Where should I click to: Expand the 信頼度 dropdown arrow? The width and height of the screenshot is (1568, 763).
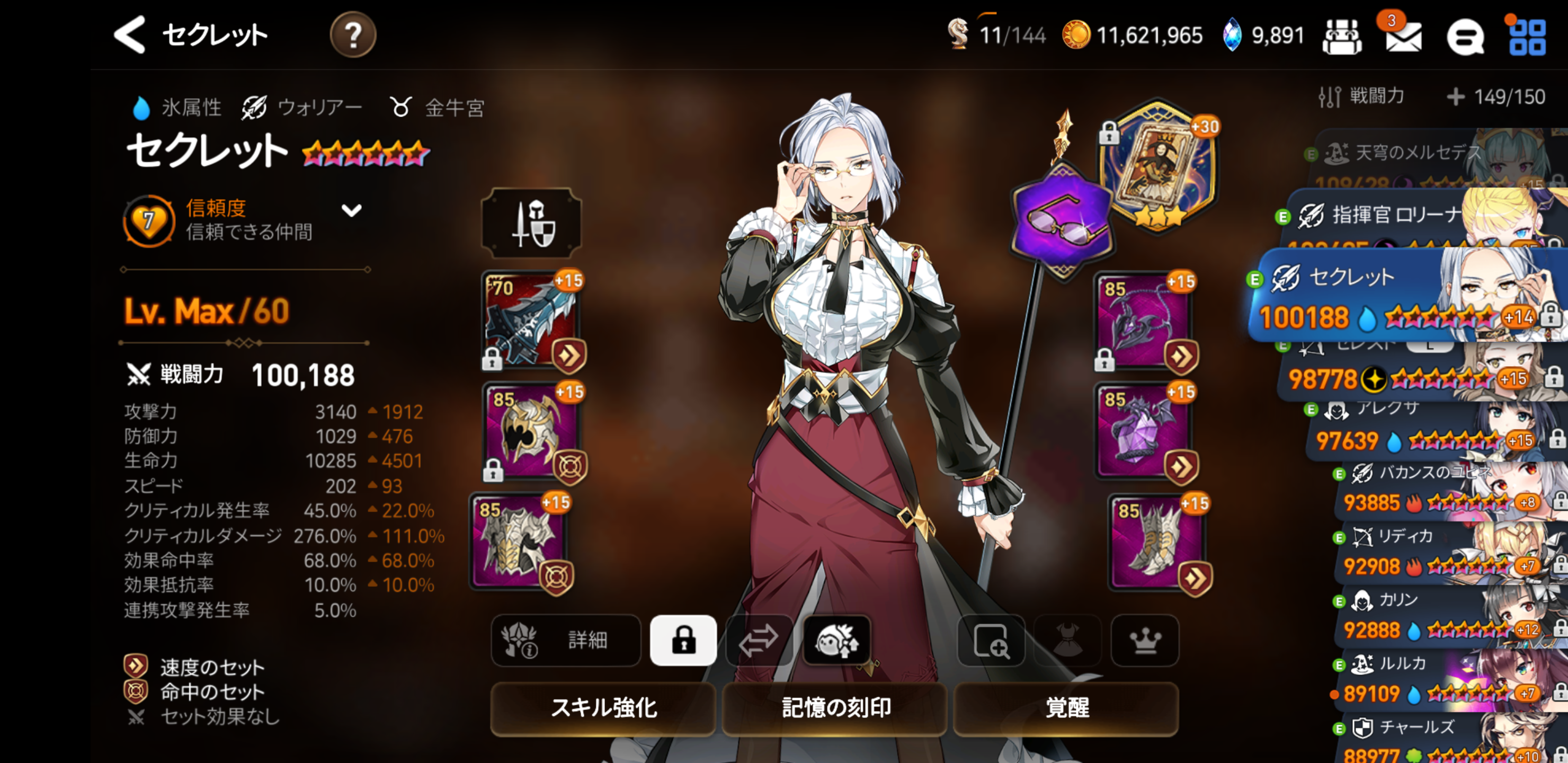[x=351, y=211]
